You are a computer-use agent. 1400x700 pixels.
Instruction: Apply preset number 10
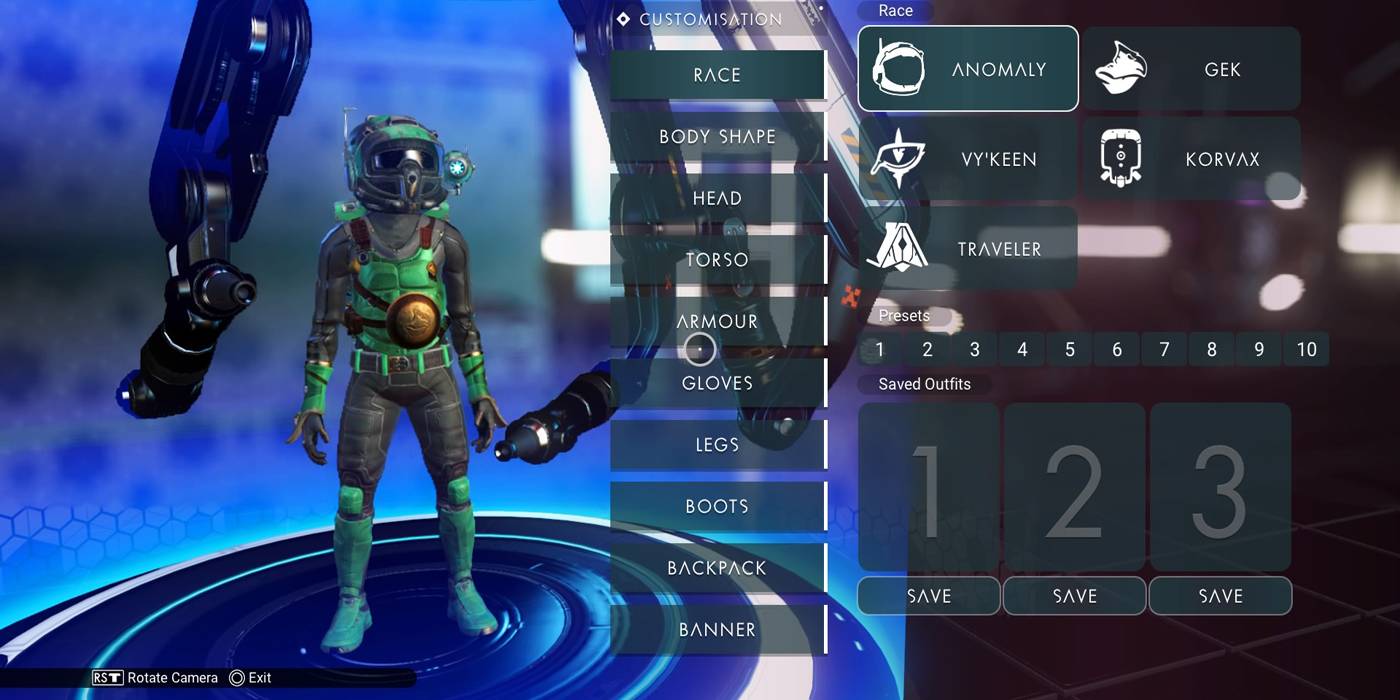pyautogui.click(x=1306, y=350)
